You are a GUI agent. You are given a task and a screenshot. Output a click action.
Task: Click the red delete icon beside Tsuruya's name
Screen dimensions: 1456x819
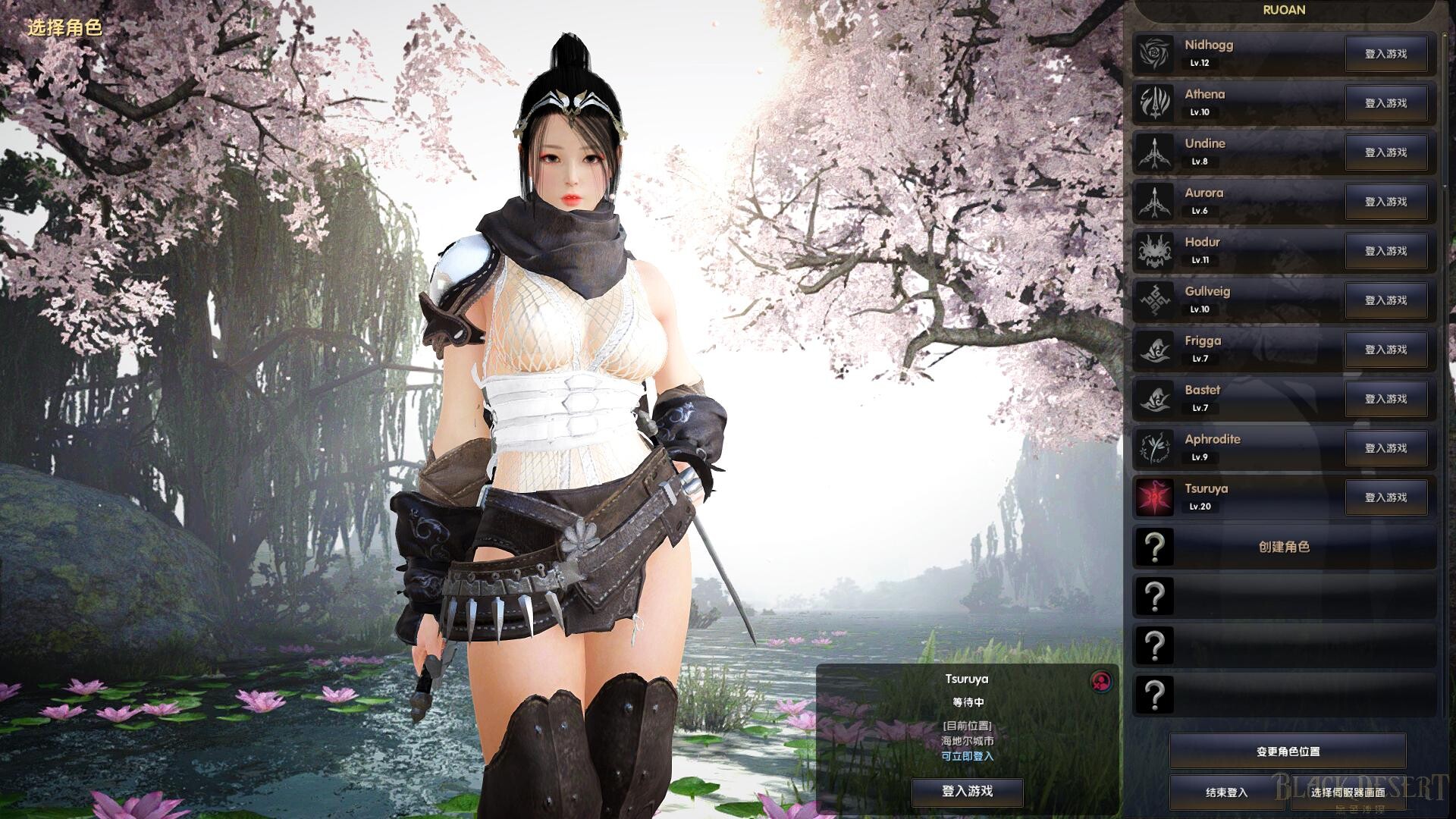1101,681
